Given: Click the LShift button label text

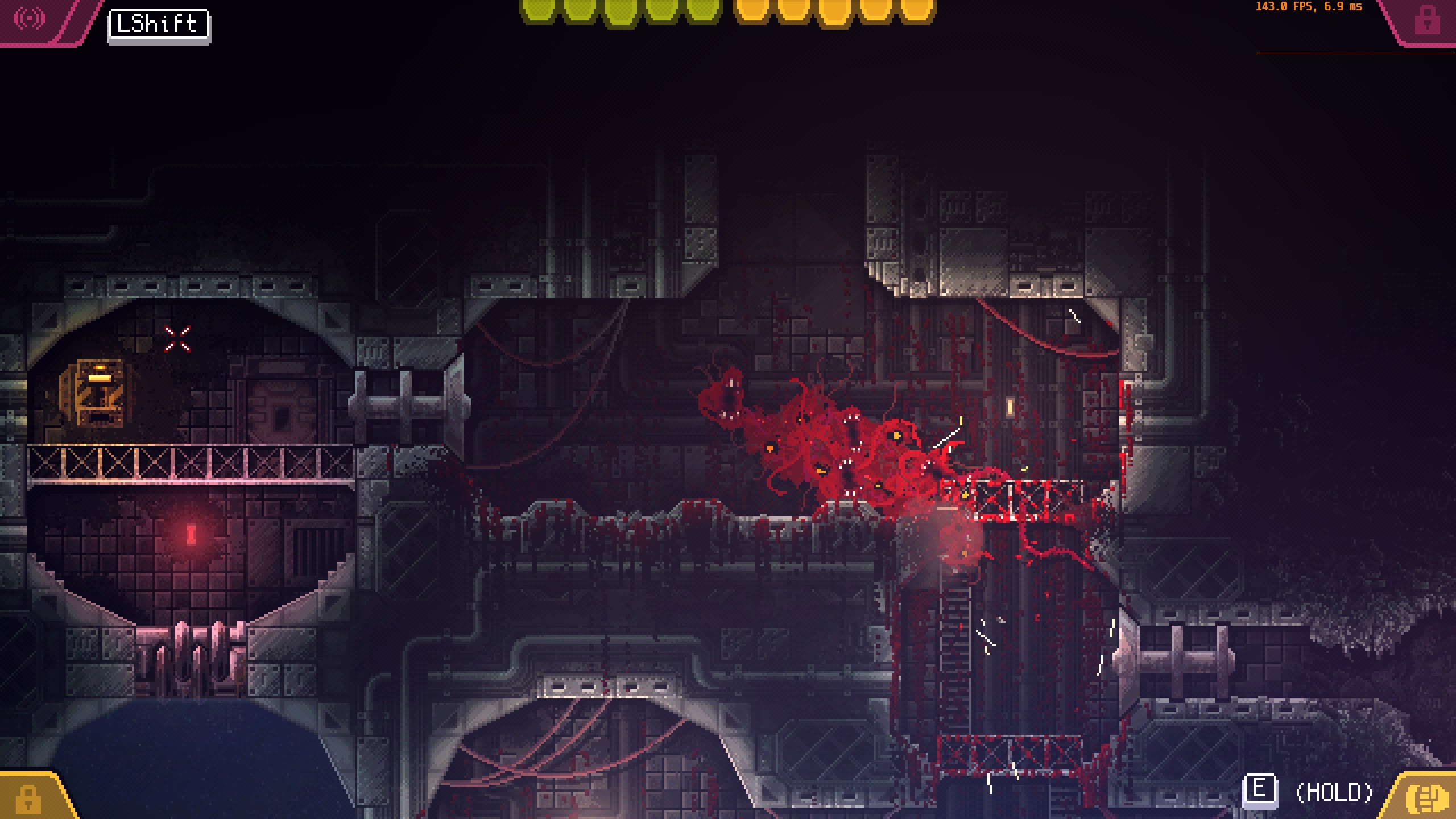Looking at the screenshot, I should (158, 24).
